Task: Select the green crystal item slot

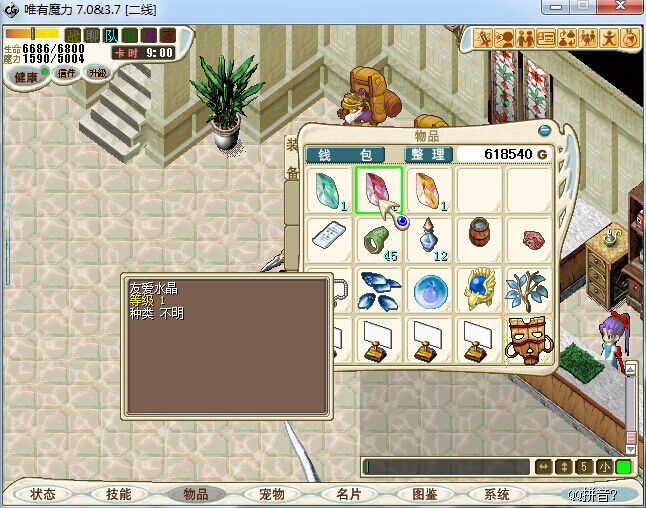Action: click(328, 190)
